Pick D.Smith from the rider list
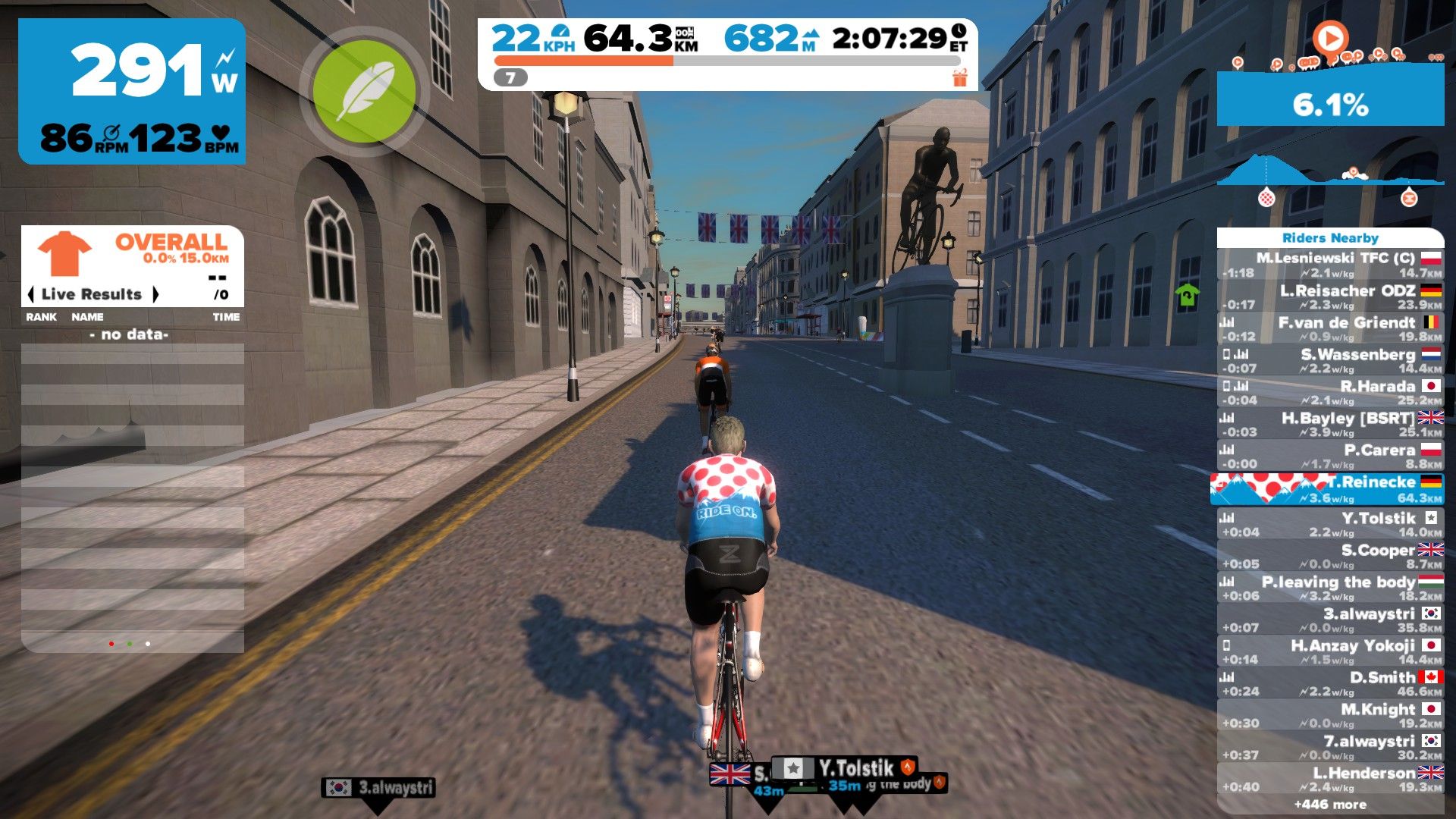Screen dimensions: 1456x819 click(x=1330, y=683)
